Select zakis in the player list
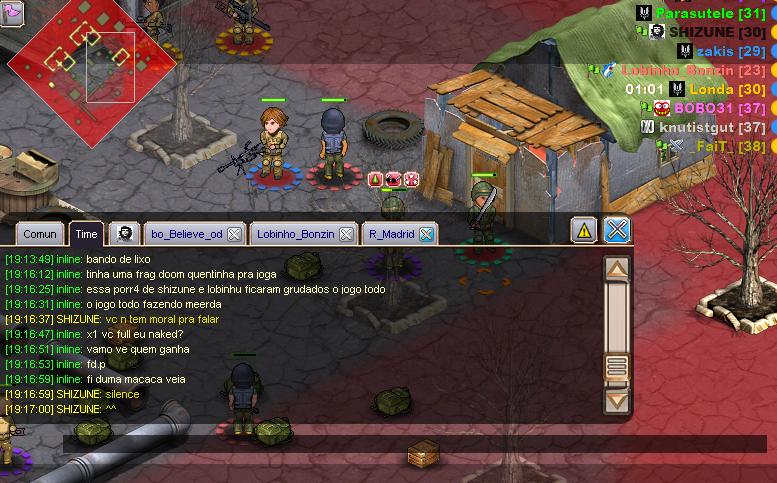The image size is (777, 483). click(x=716, y=51)
